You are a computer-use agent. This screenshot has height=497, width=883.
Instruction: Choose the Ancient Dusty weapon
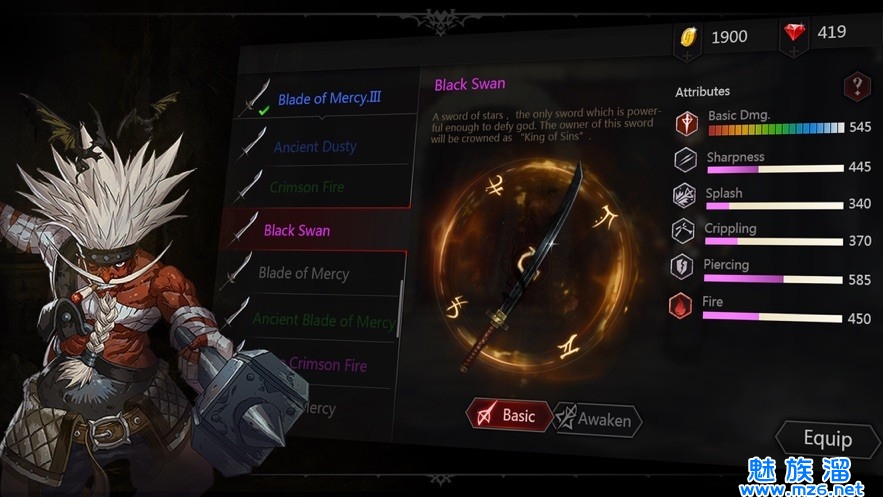tap(314, 146)
